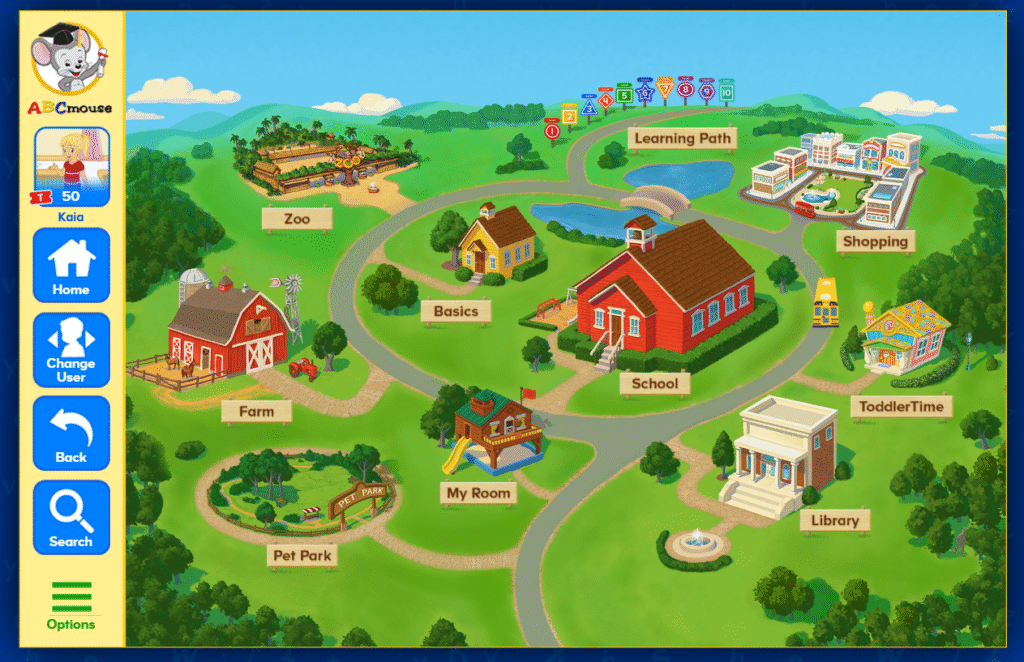The image size is (1024, 662).
Task: Go Back to the previous screen
Action: [x=71, y=433]
